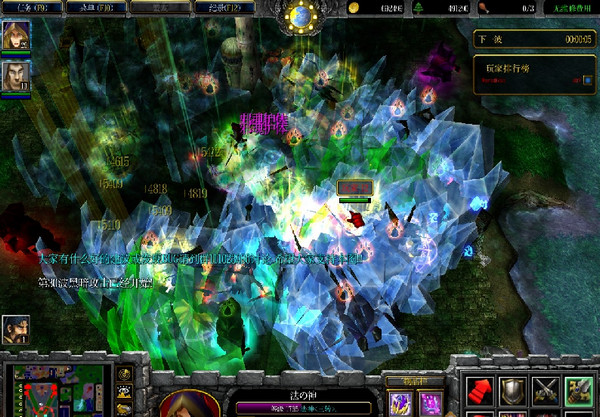Toggle the minimap terrain display button
The height and width of the screenshot is (417, 600).
[x=124, y=392]
